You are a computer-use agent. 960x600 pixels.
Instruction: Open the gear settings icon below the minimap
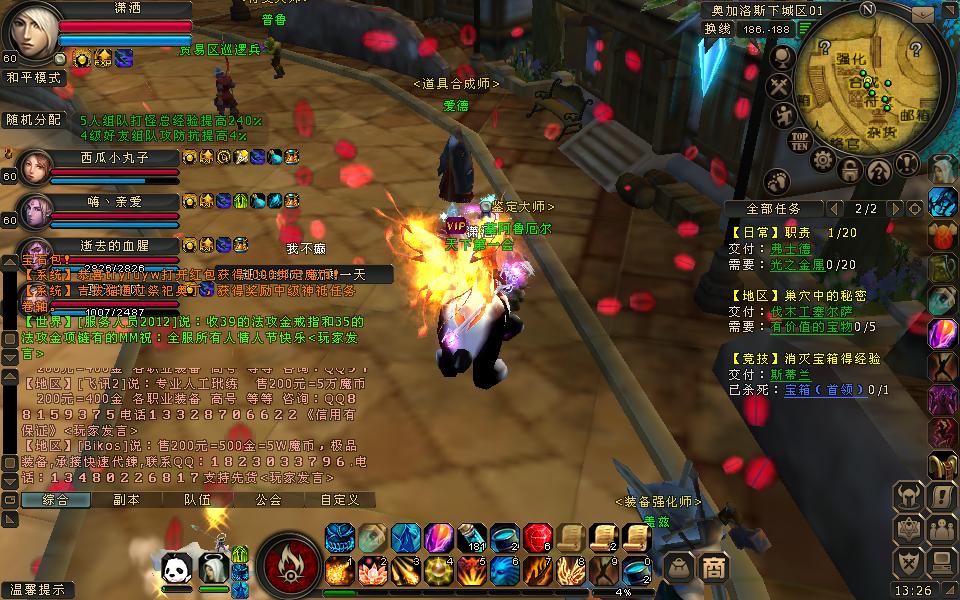point(822,162)
